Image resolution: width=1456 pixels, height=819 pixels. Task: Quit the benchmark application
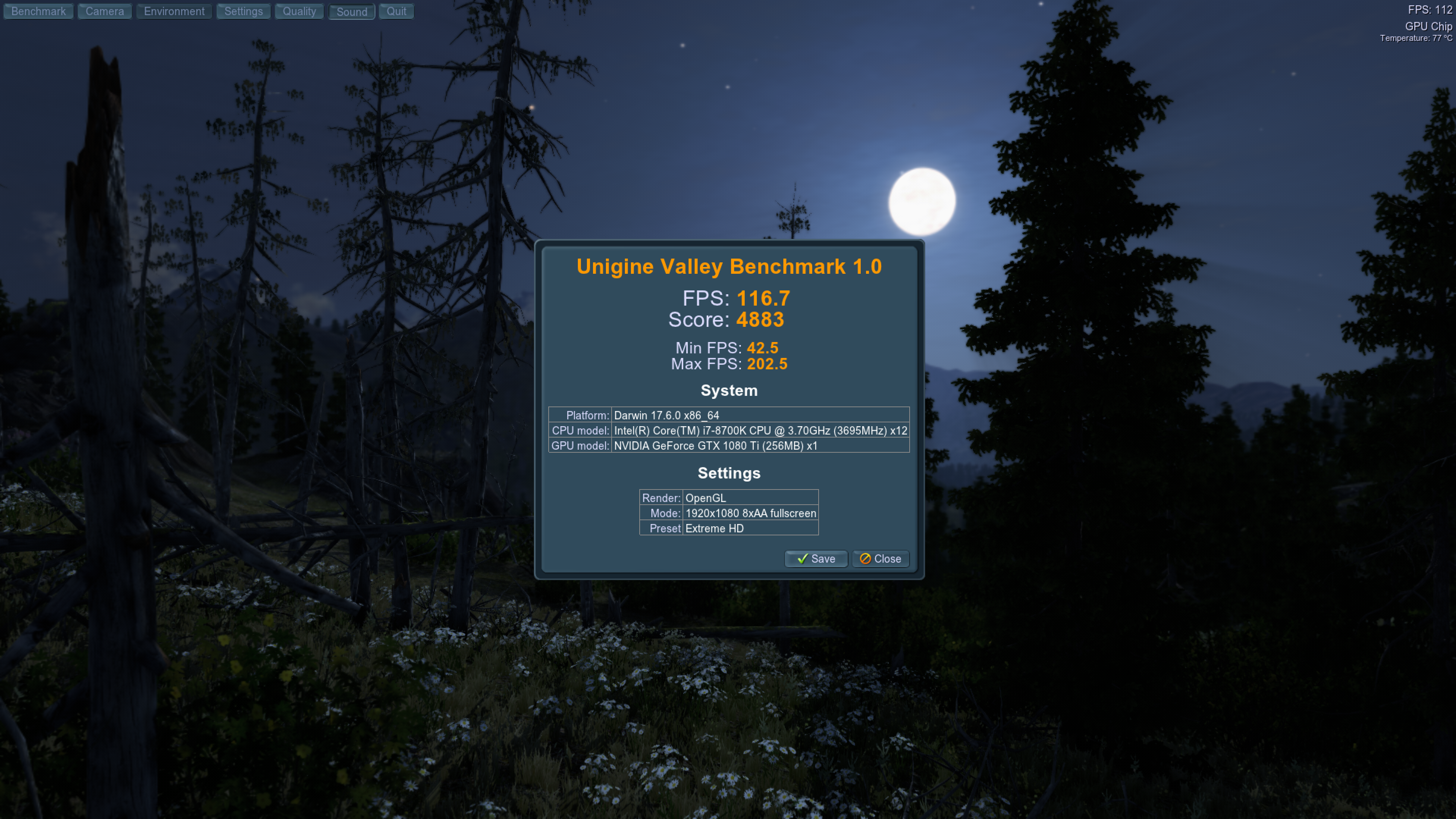click(396, 11)
